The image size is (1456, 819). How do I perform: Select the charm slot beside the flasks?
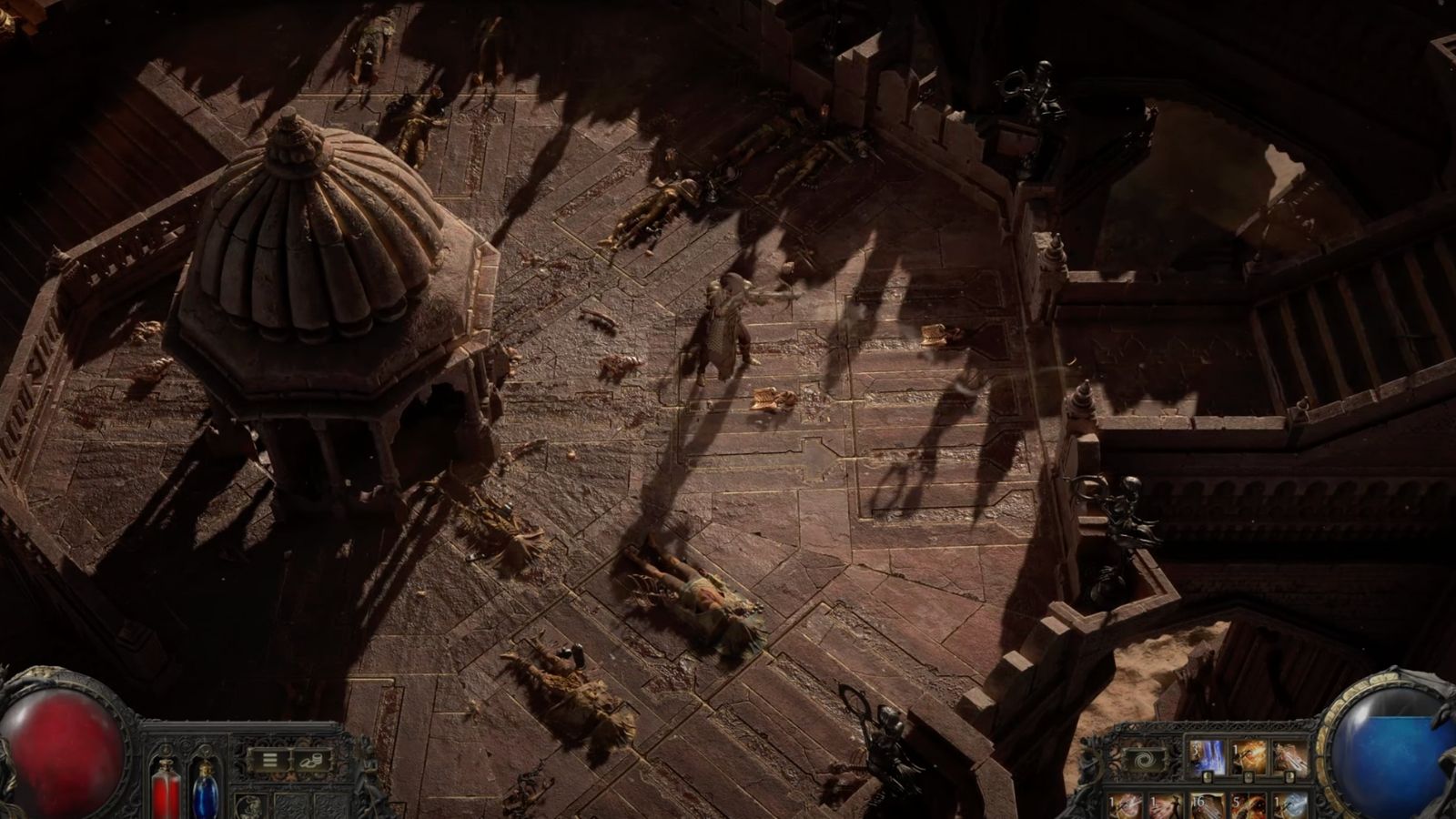pyautogui.click(x=251, y=806)
